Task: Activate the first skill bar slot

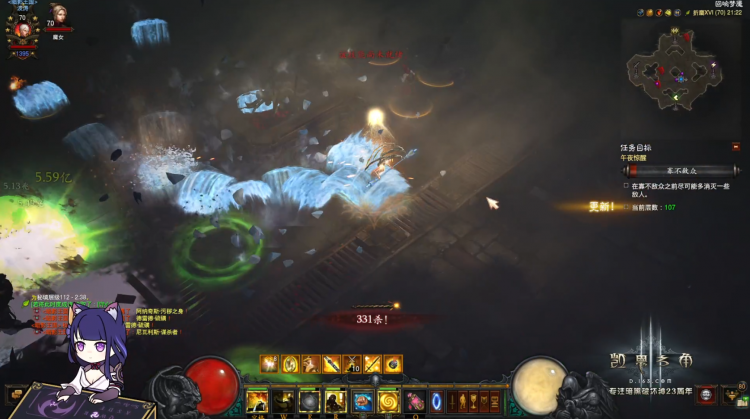Action: click(x=257, y=400)
